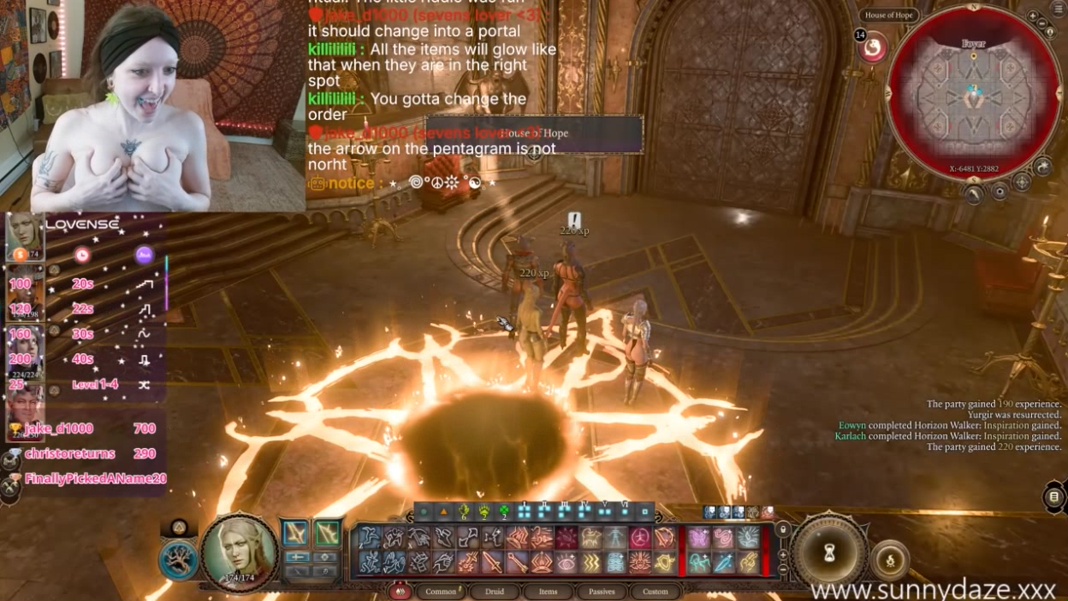The width and height of the screenshot is (1068, 601).
Task: Click the tree emblem class resource icon
Action: pos(178,560)
